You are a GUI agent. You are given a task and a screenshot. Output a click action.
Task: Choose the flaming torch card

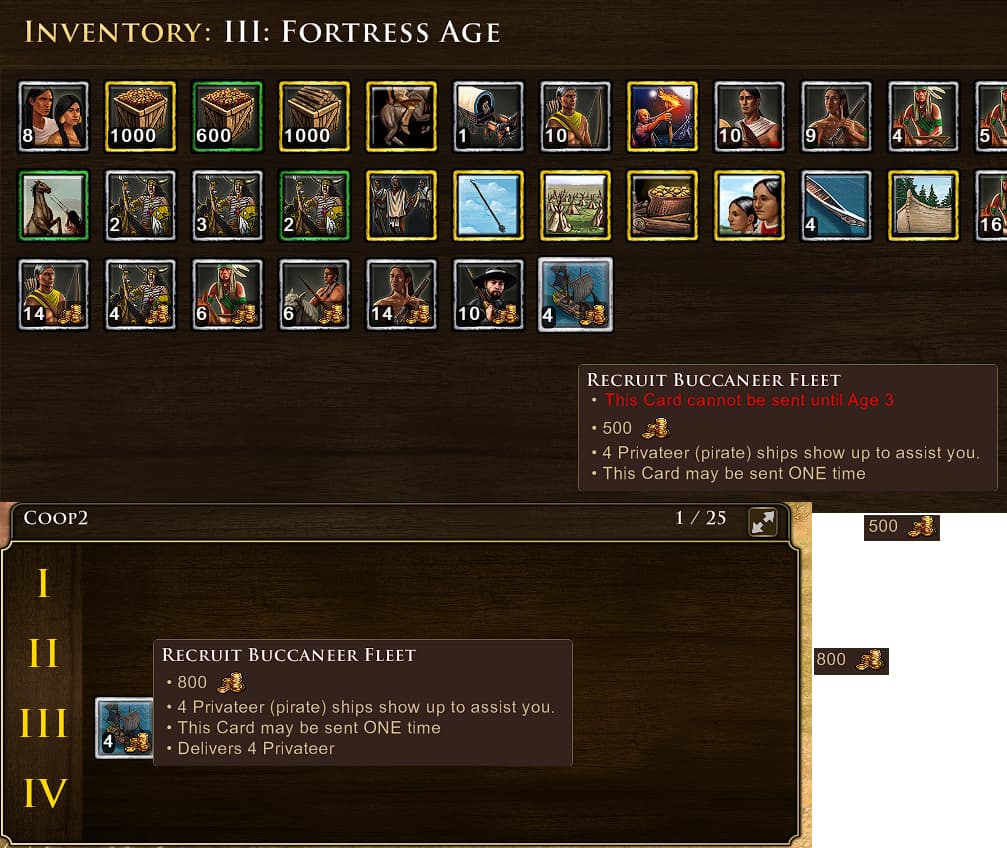point(662,116)
